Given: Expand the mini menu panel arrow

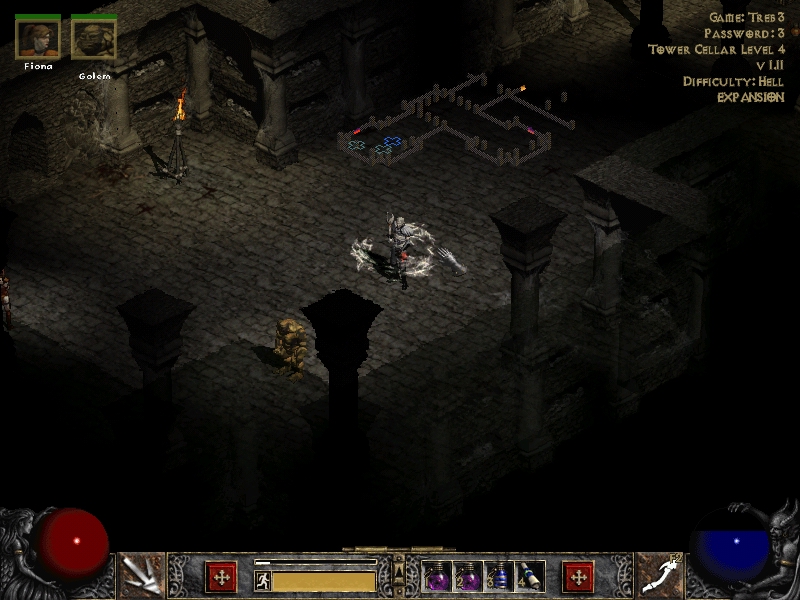Looking at the screenshot, I should click(399, 571).
